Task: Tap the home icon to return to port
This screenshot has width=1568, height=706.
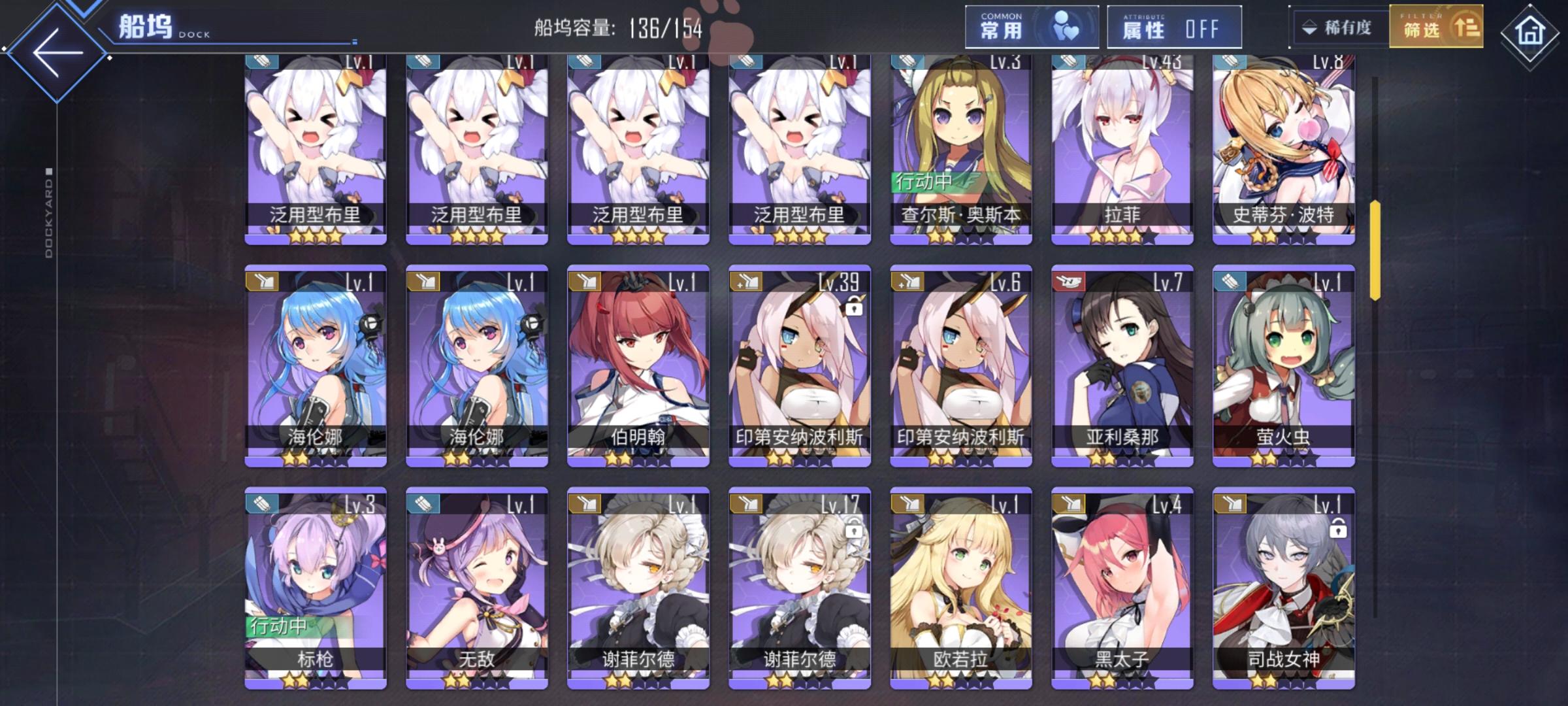Action: click(x=1530, y=29)
